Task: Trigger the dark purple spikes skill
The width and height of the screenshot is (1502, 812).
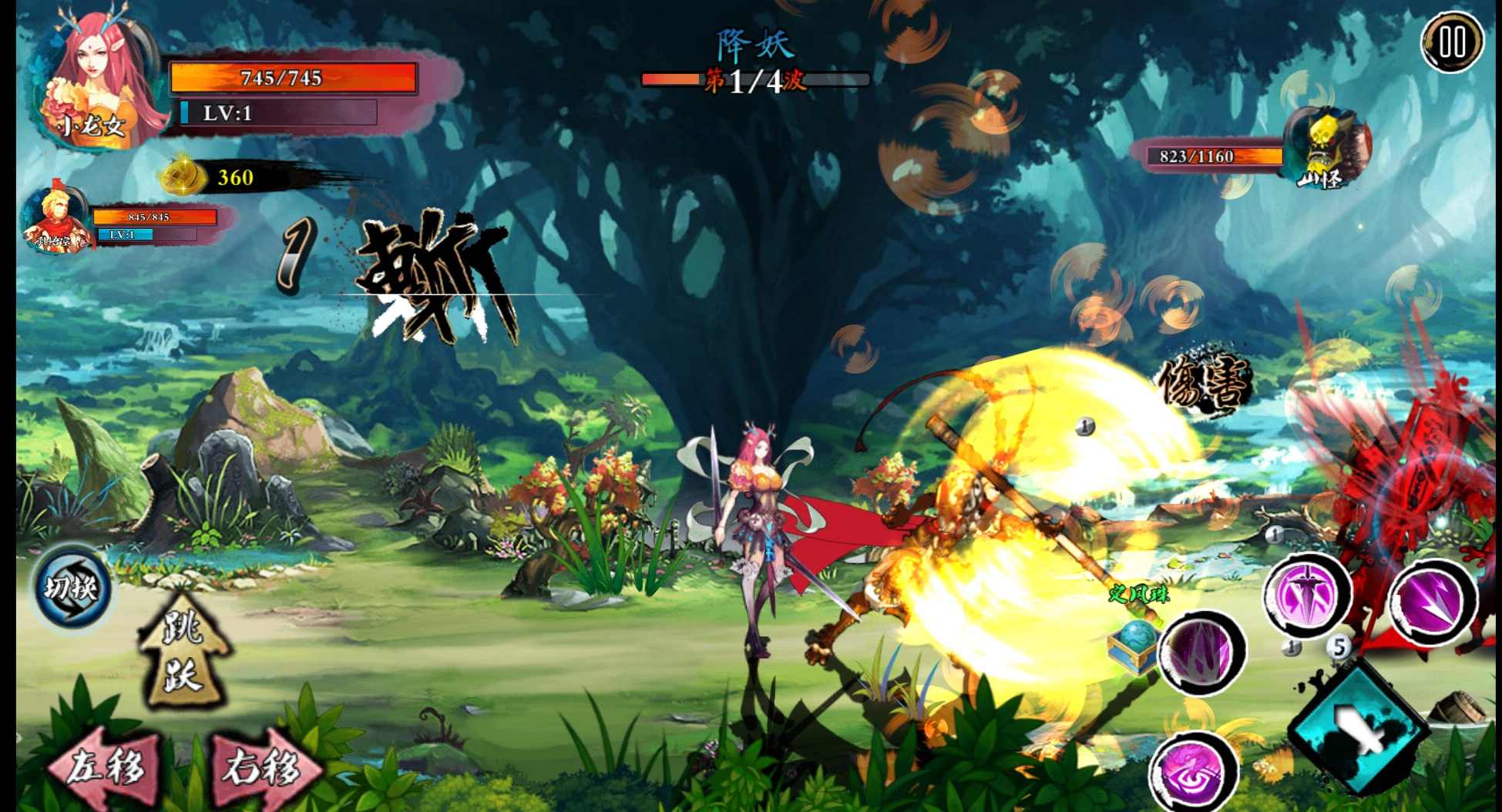Action: pos(1201,652)
